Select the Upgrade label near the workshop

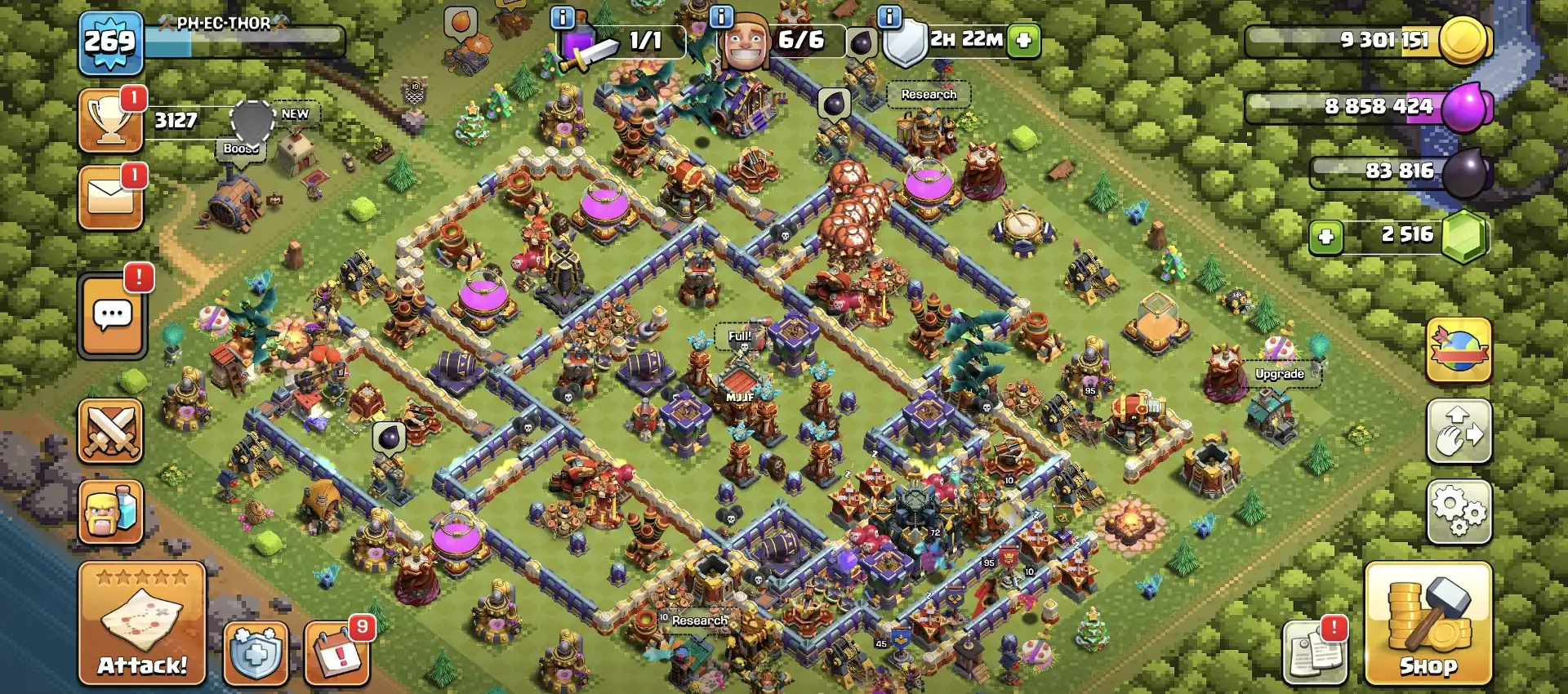(x=1280, y=376)
